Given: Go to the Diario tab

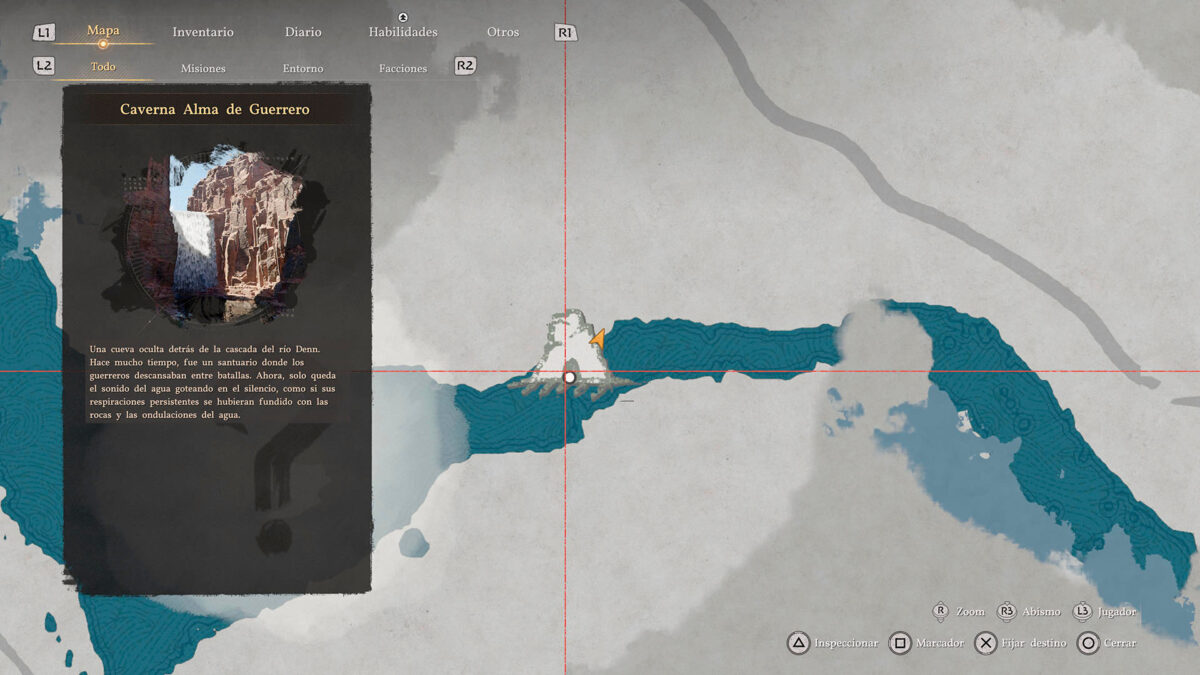Looking at the screenshot, I should point(303,32).
